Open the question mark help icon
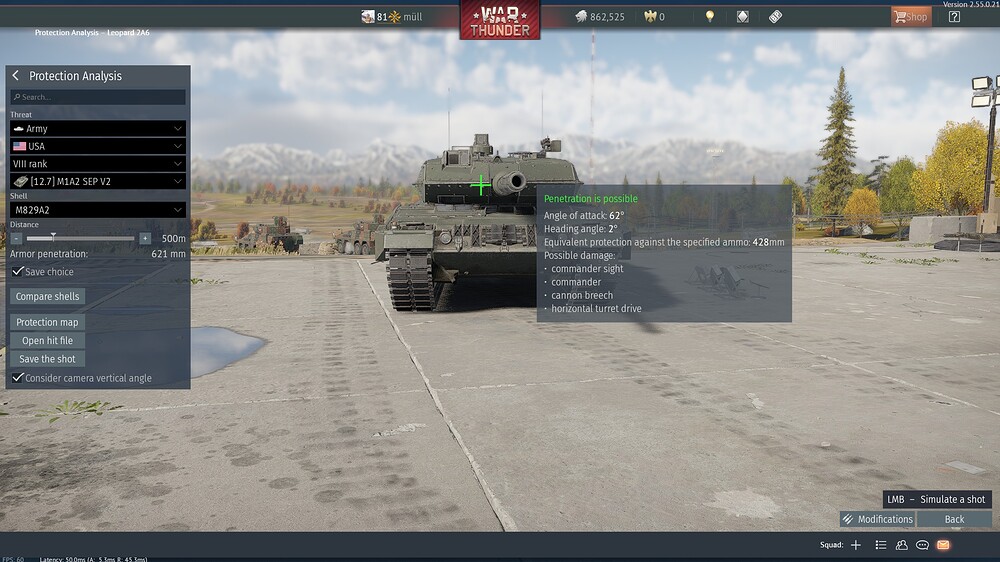Screen dimensions: 1000x562 tap(954, 16)
